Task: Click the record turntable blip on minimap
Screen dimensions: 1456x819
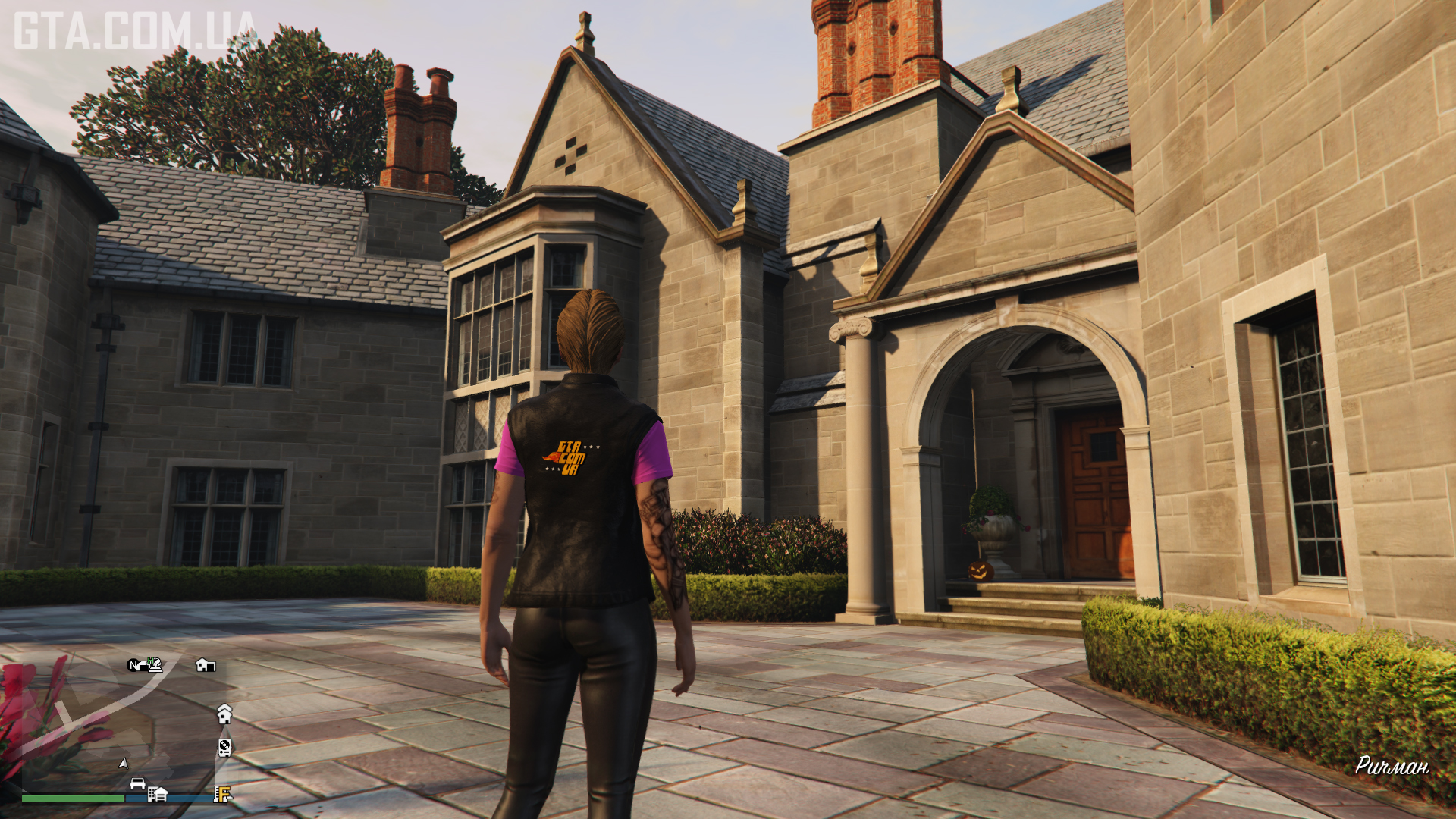Action: coord(224,748)
